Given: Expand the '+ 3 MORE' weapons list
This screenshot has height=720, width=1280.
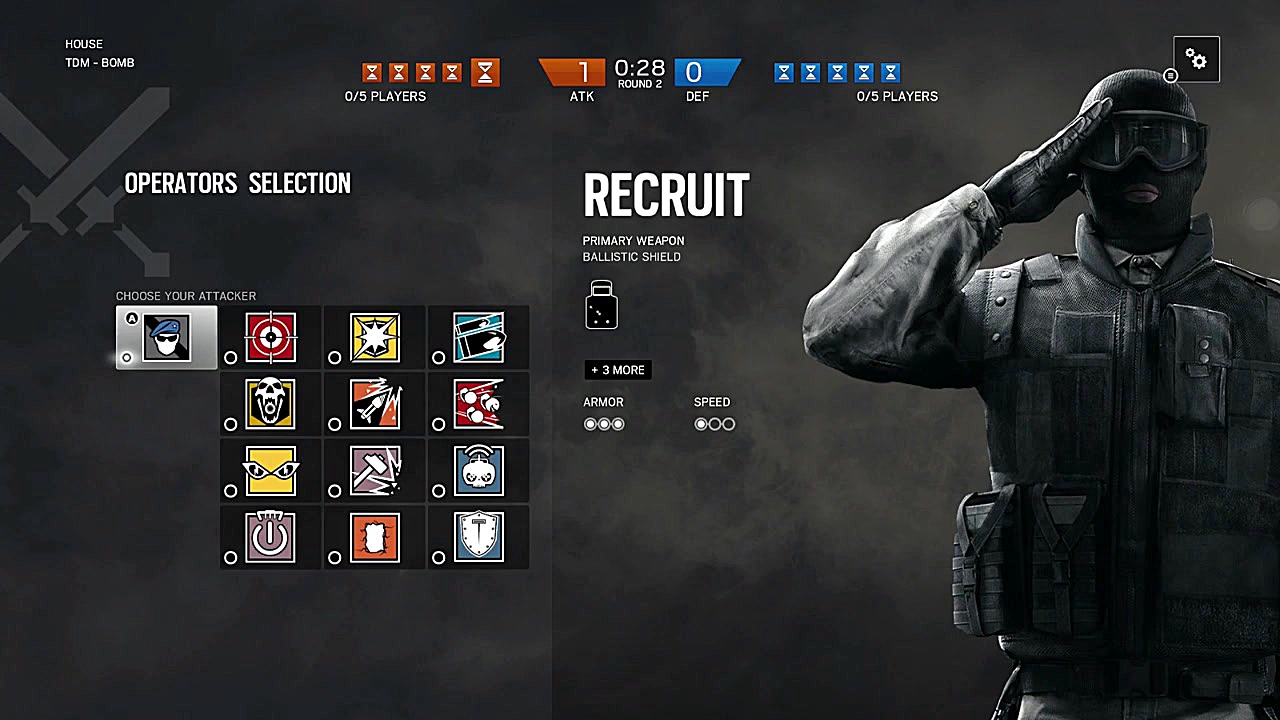Looking at the screenshot, I should click(617, 370).
